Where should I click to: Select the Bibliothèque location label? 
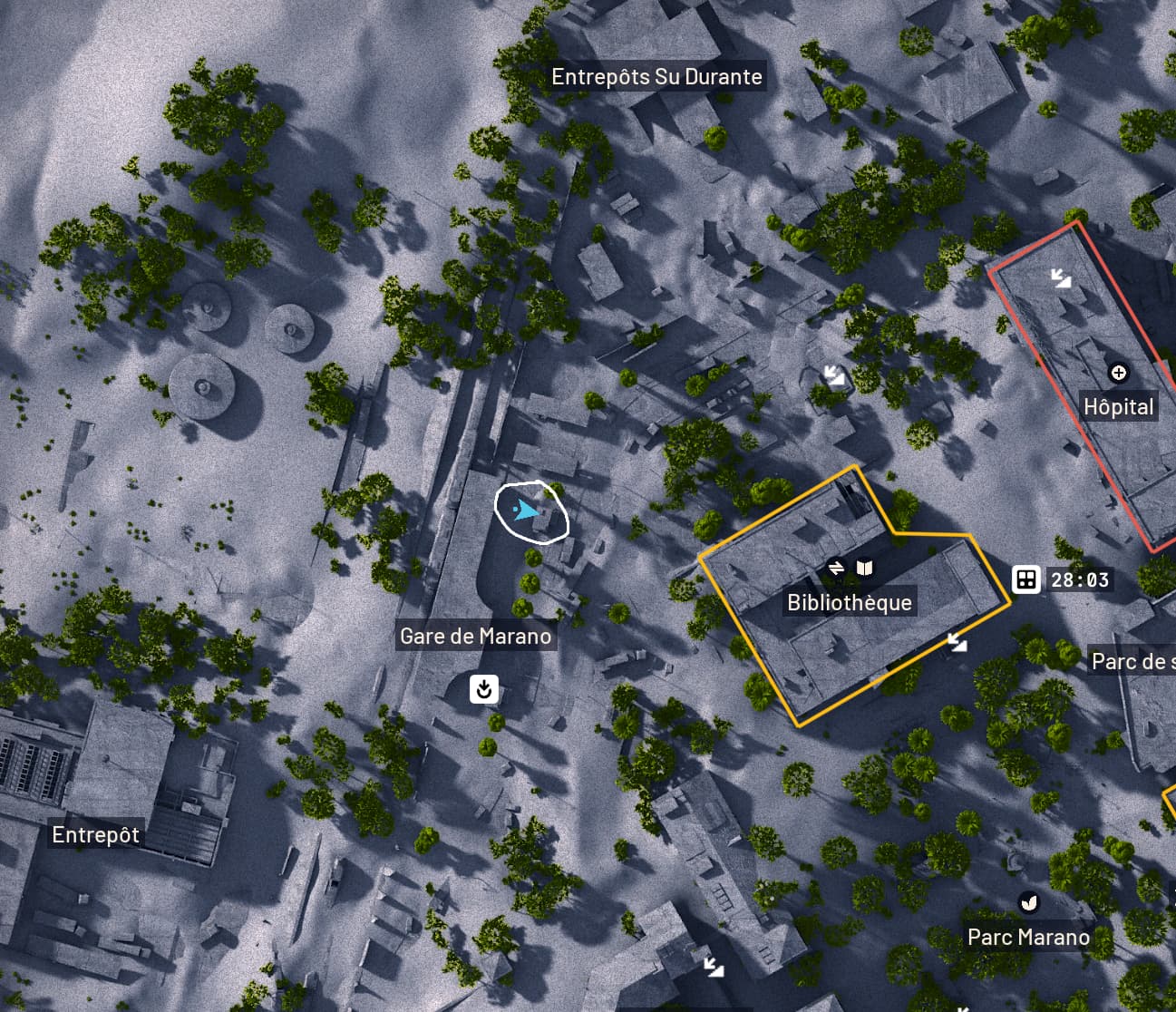(849, 602)
